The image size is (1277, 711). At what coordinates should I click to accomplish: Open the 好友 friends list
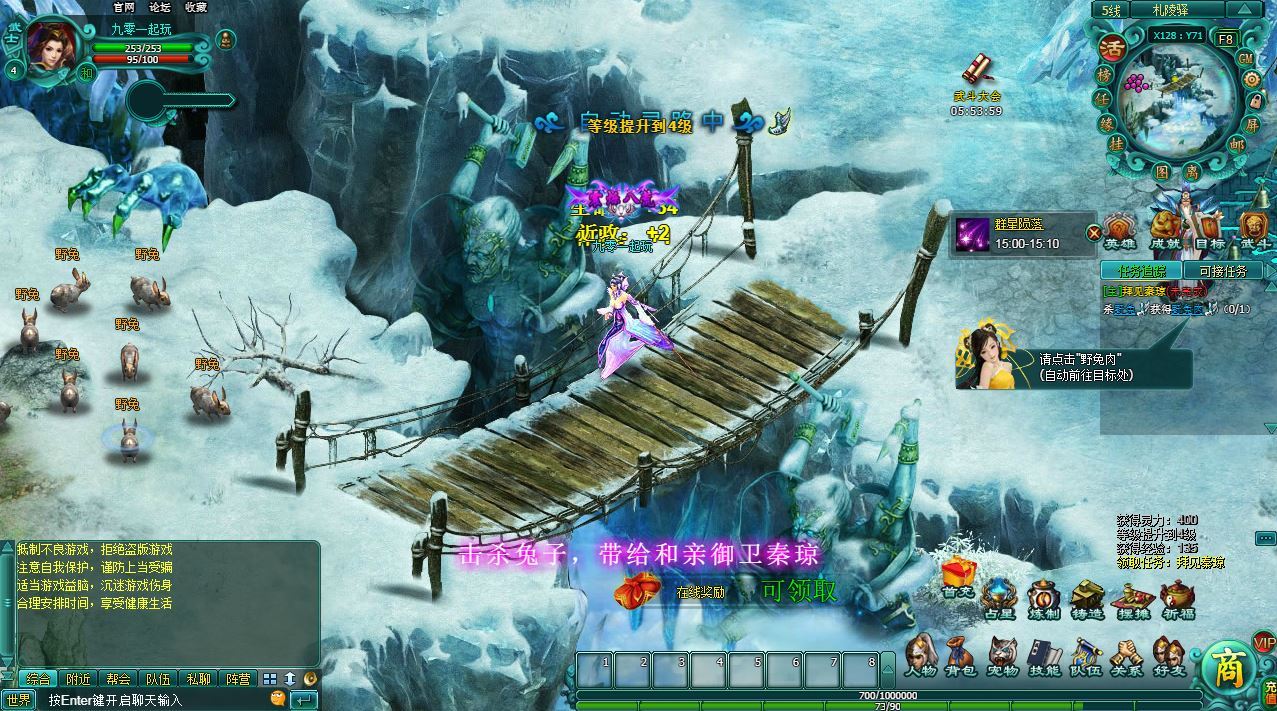tap(1168, 655)
